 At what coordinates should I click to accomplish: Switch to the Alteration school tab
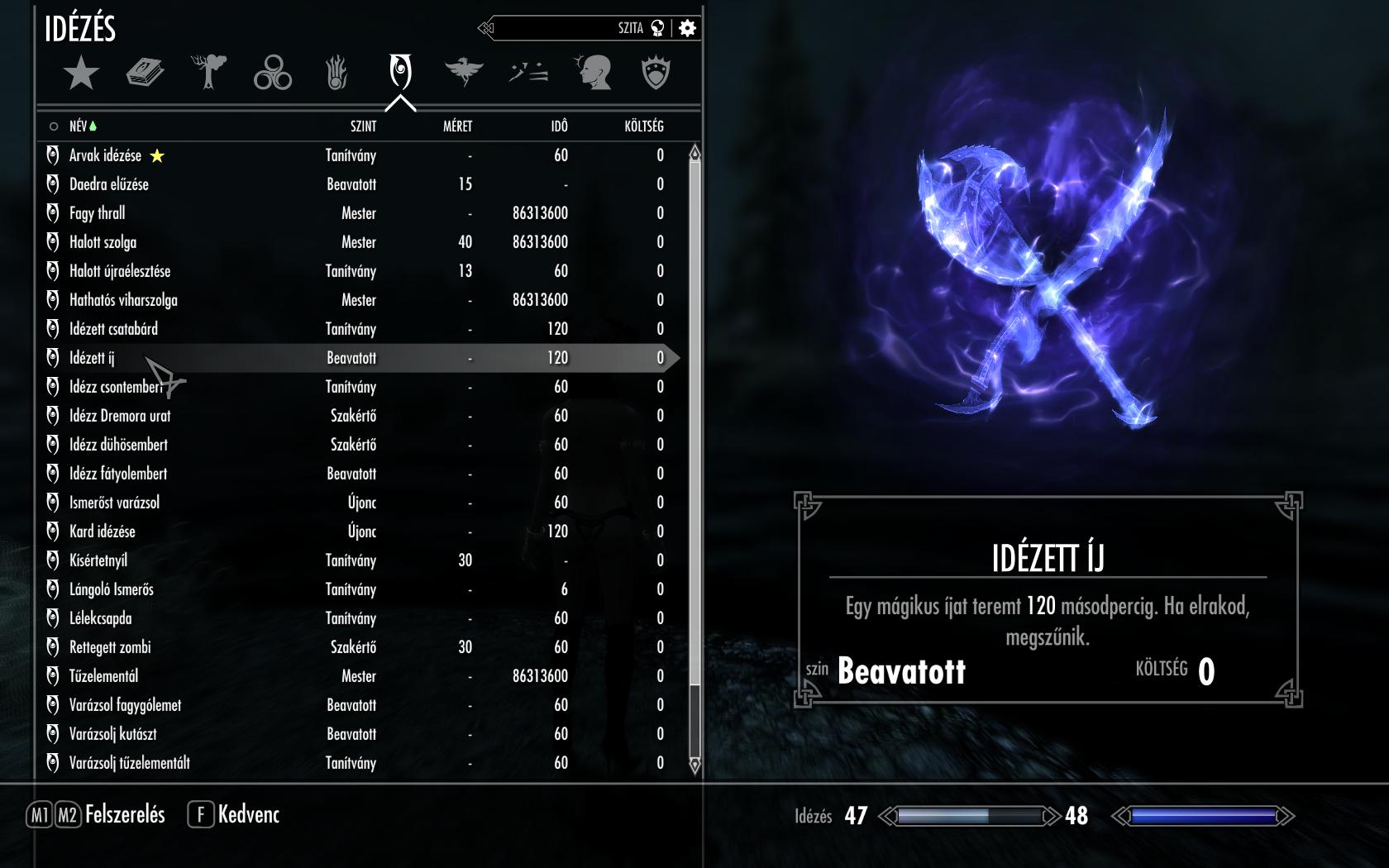(x=207, y=72)
